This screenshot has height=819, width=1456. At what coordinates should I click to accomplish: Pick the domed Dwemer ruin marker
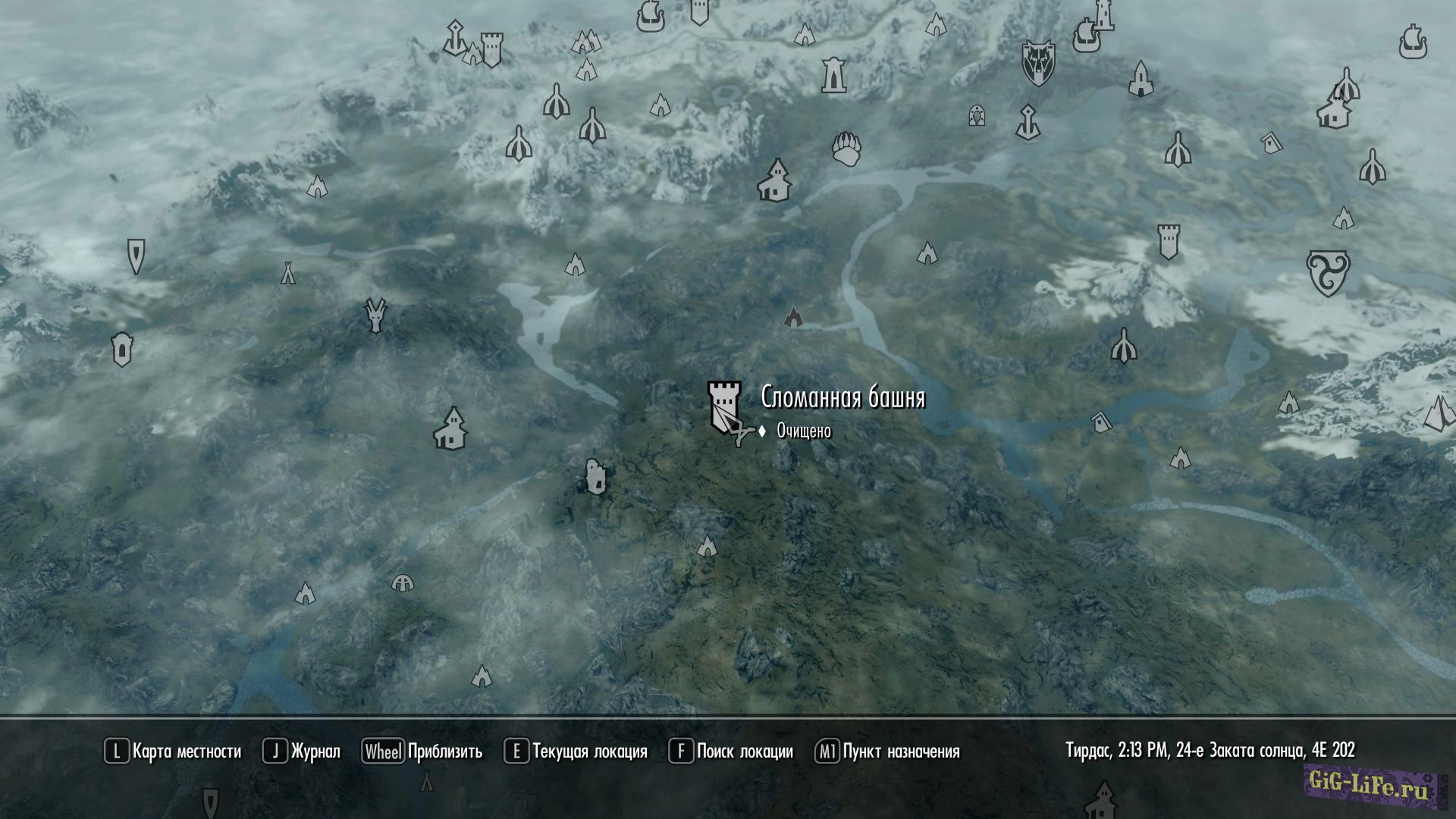tap(403, 583)
